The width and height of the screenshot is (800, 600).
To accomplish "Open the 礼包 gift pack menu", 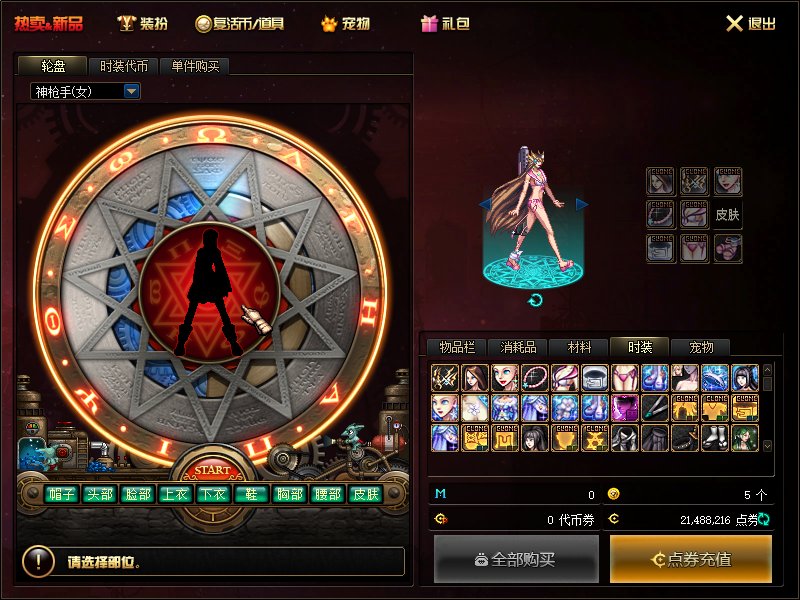I will point(445,23).
